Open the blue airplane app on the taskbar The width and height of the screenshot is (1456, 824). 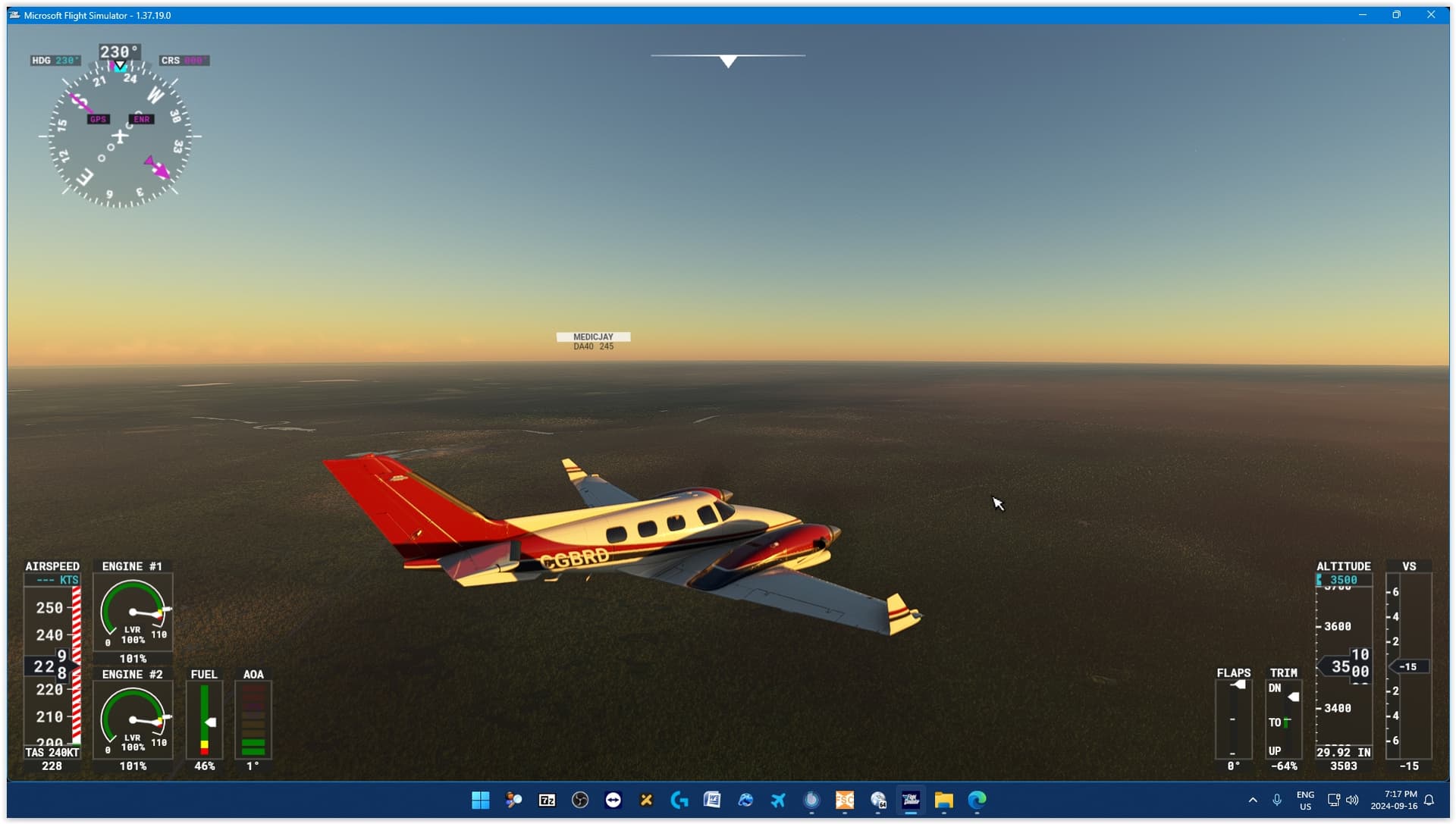point(779,801)
